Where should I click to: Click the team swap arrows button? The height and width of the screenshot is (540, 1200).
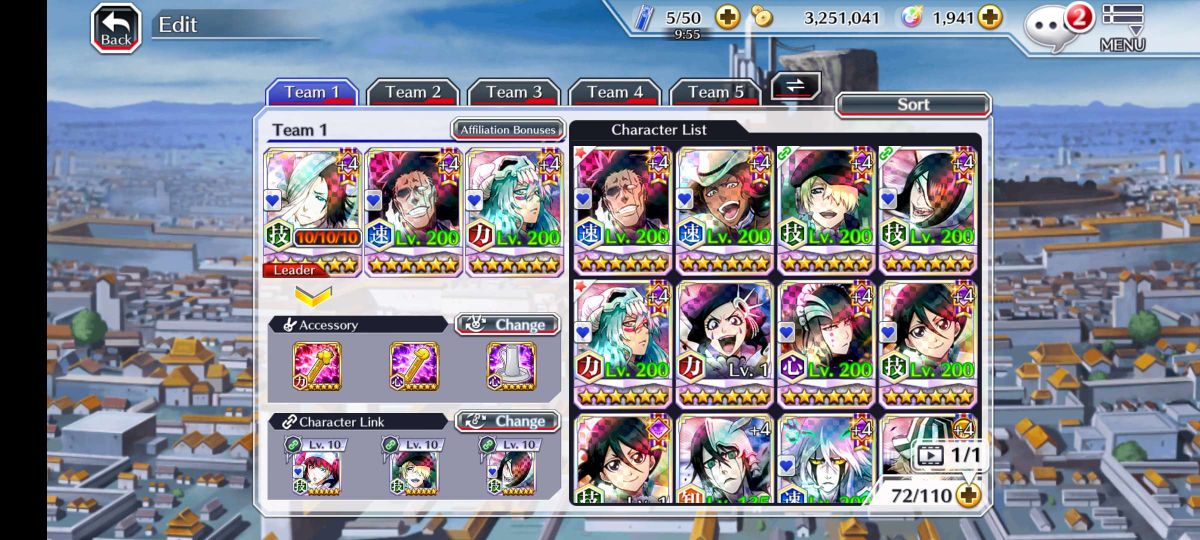796,86
